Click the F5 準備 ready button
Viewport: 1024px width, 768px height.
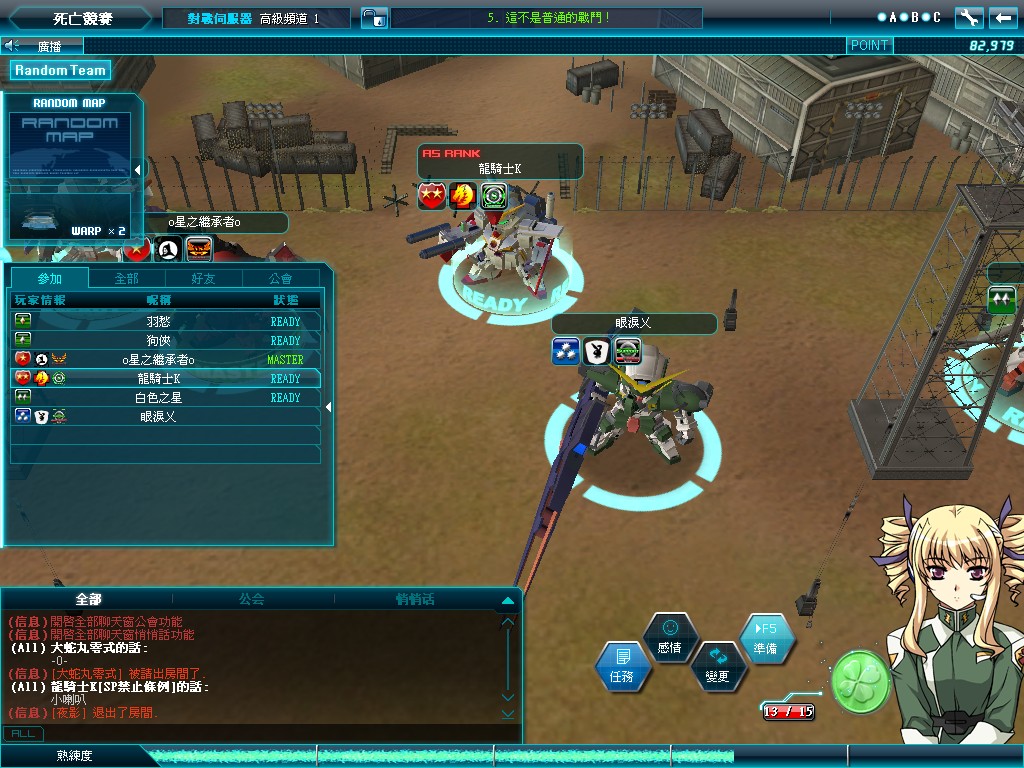tap(768, 639)
